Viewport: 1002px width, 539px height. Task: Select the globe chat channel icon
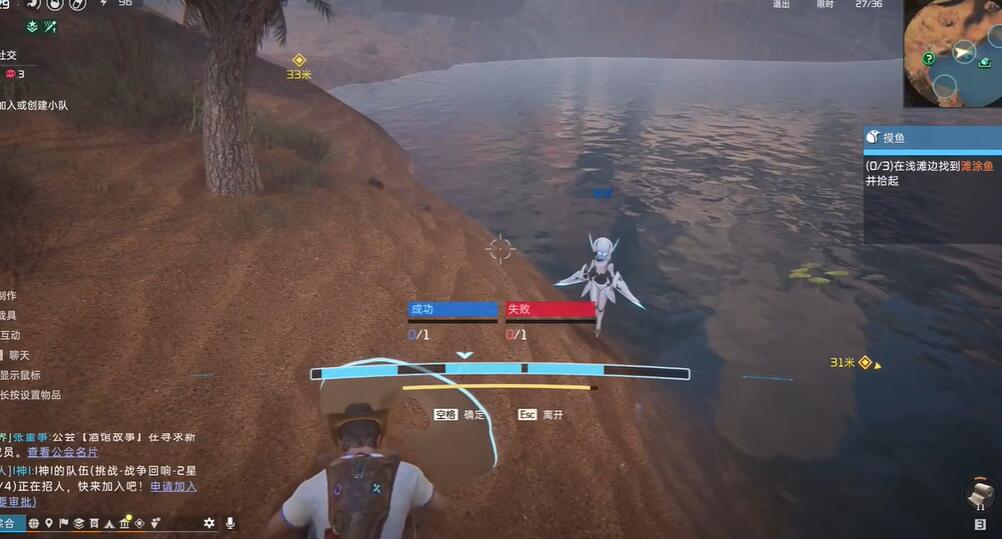click(x=33, y=523)
